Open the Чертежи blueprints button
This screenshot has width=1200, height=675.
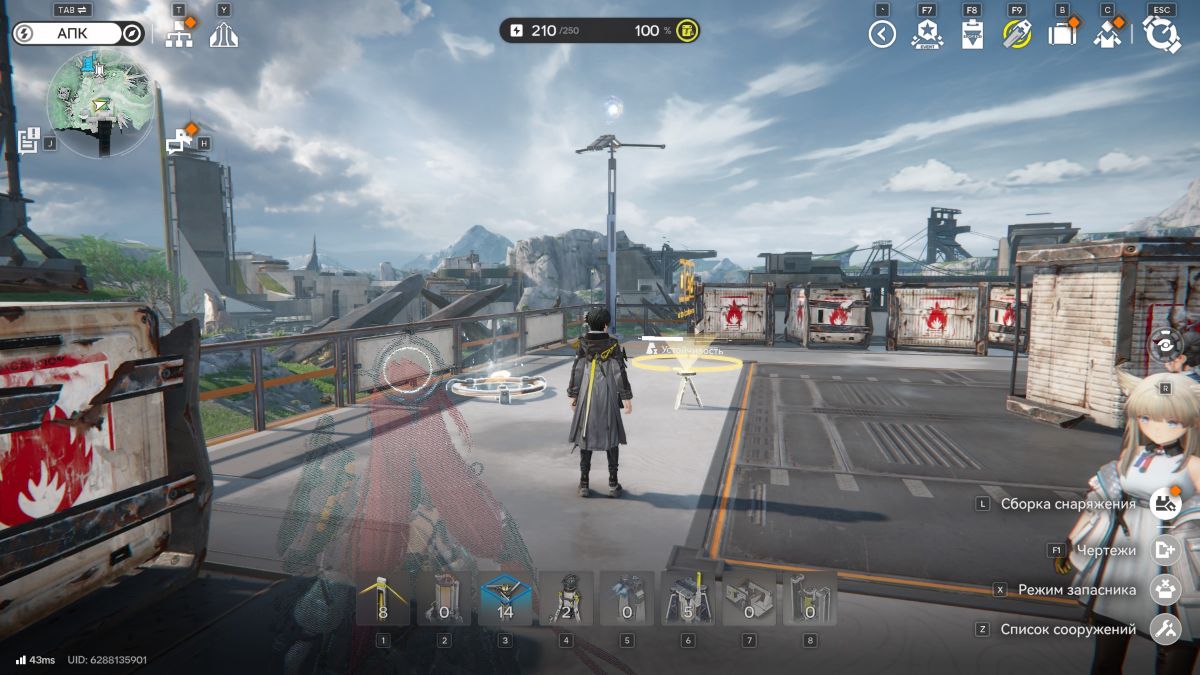pos(1165,550)
